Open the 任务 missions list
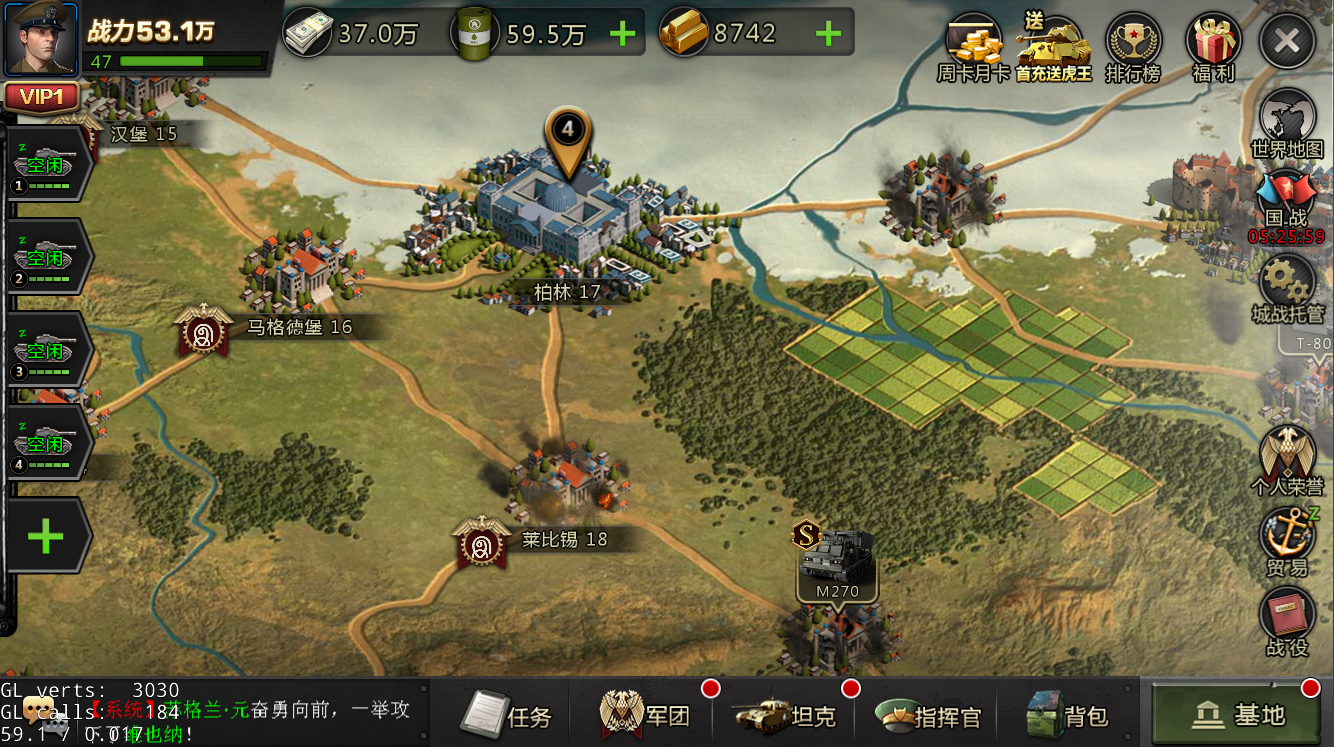 coord(508,716)
